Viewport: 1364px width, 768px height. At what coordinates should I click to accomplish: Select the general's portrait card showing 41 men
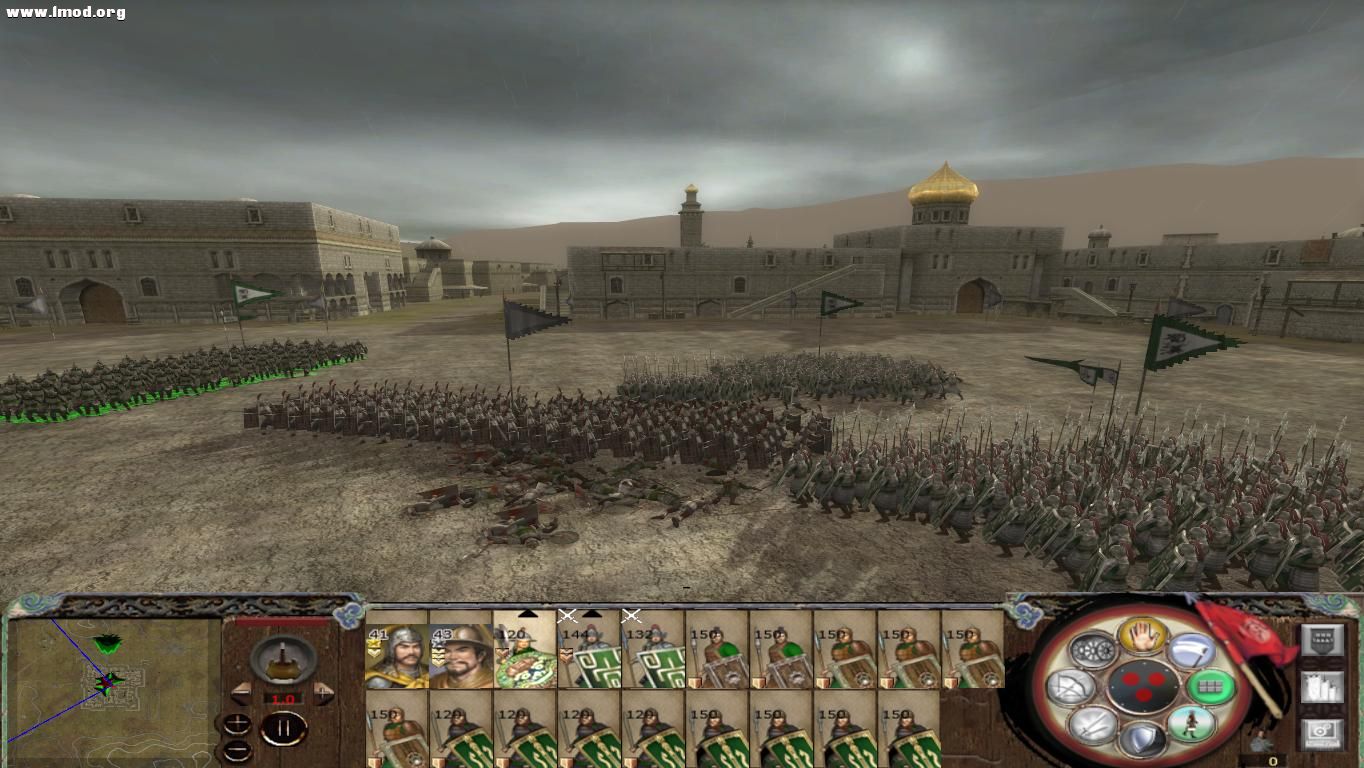click(x=399, y=655)
